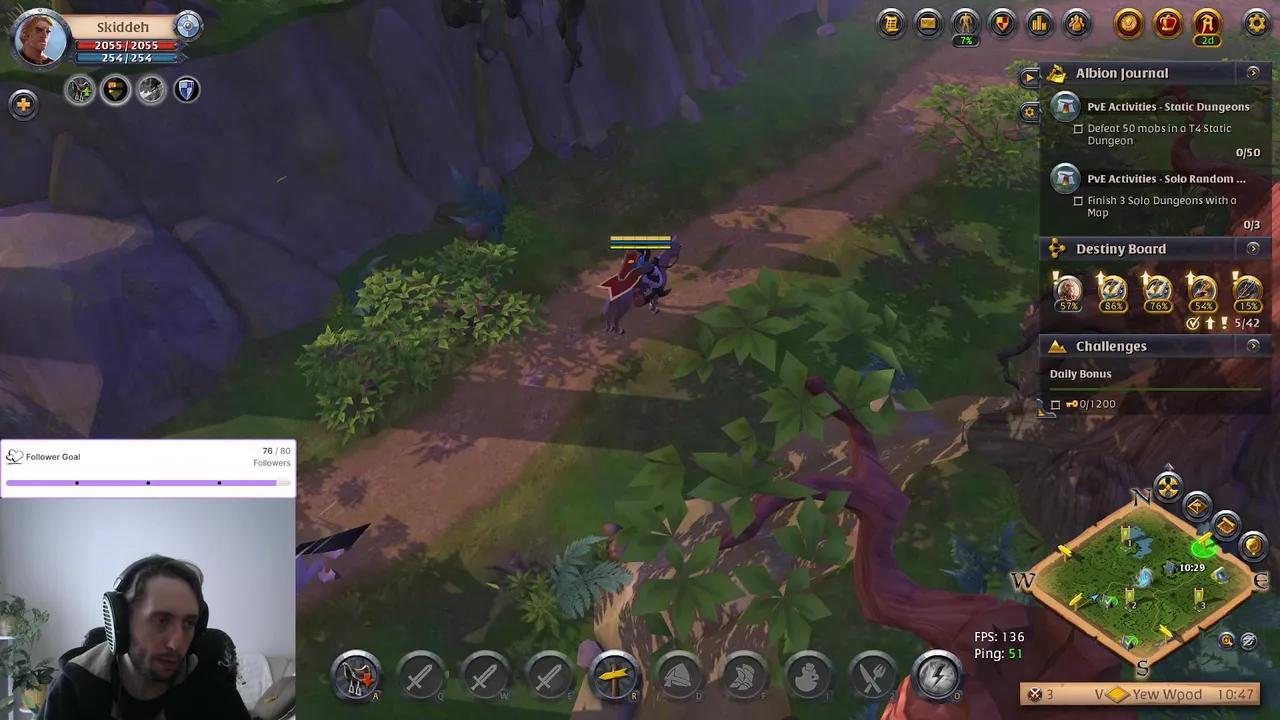Open the guild shield icon under the health bar
The height and width of the screenshot is (720, 1280).
tap(185, 90)
